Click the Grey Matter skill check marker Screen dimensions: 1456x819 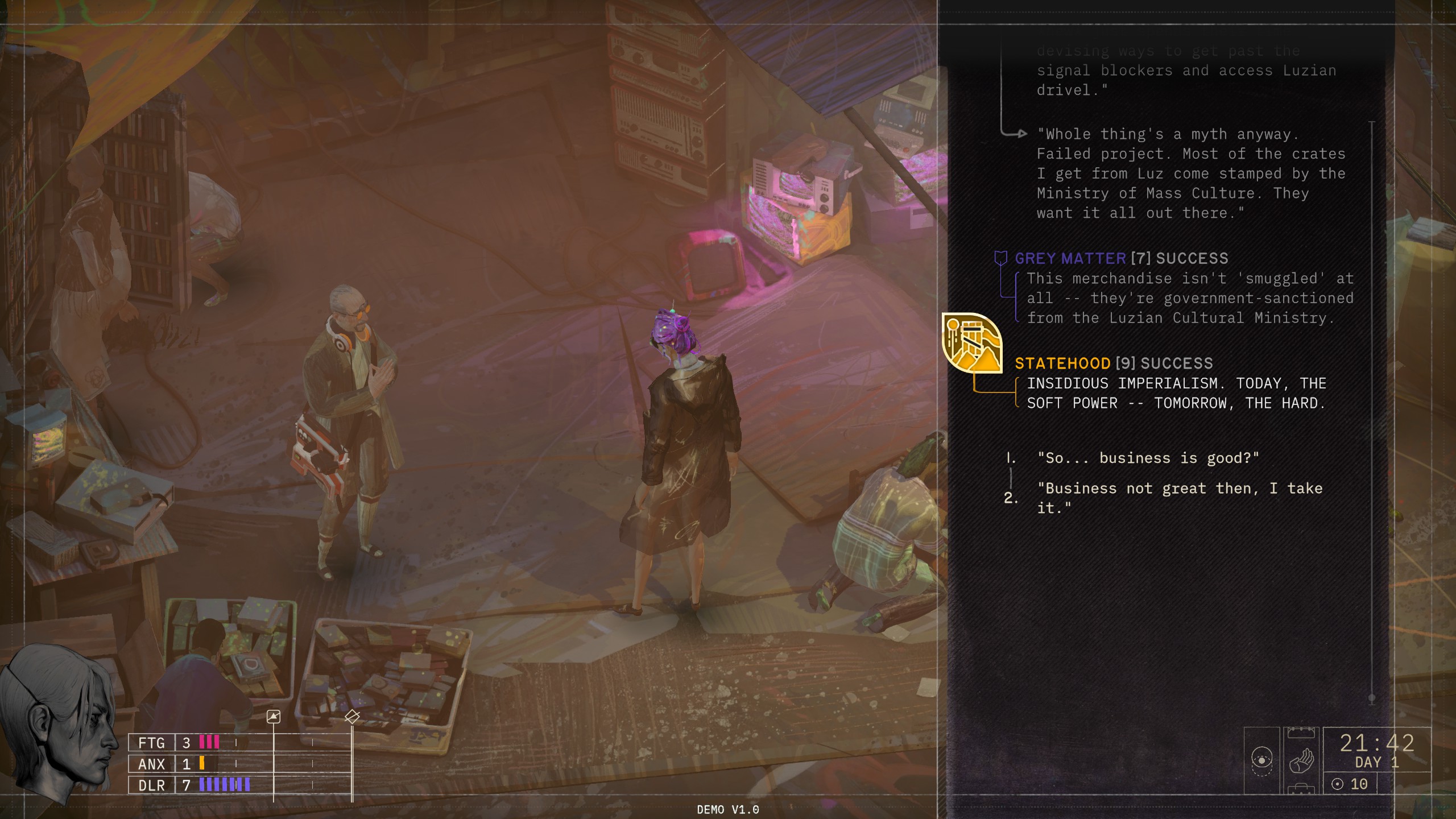1000,259
